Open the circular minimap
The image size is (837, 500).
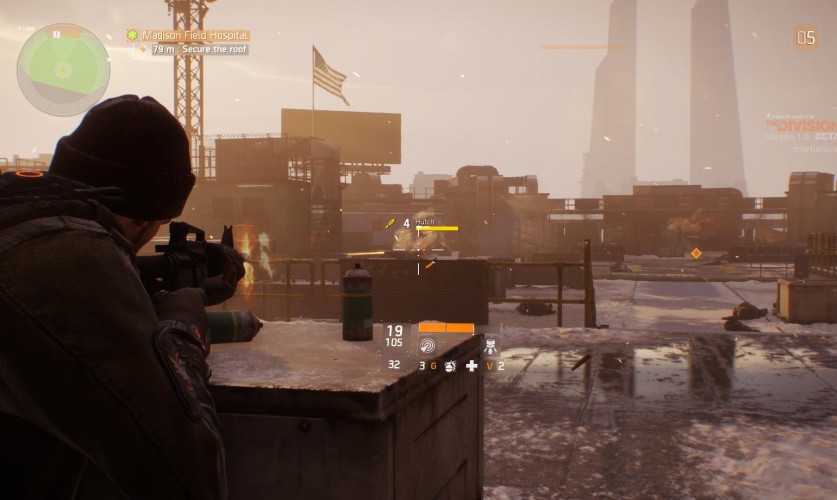[63, 69]
